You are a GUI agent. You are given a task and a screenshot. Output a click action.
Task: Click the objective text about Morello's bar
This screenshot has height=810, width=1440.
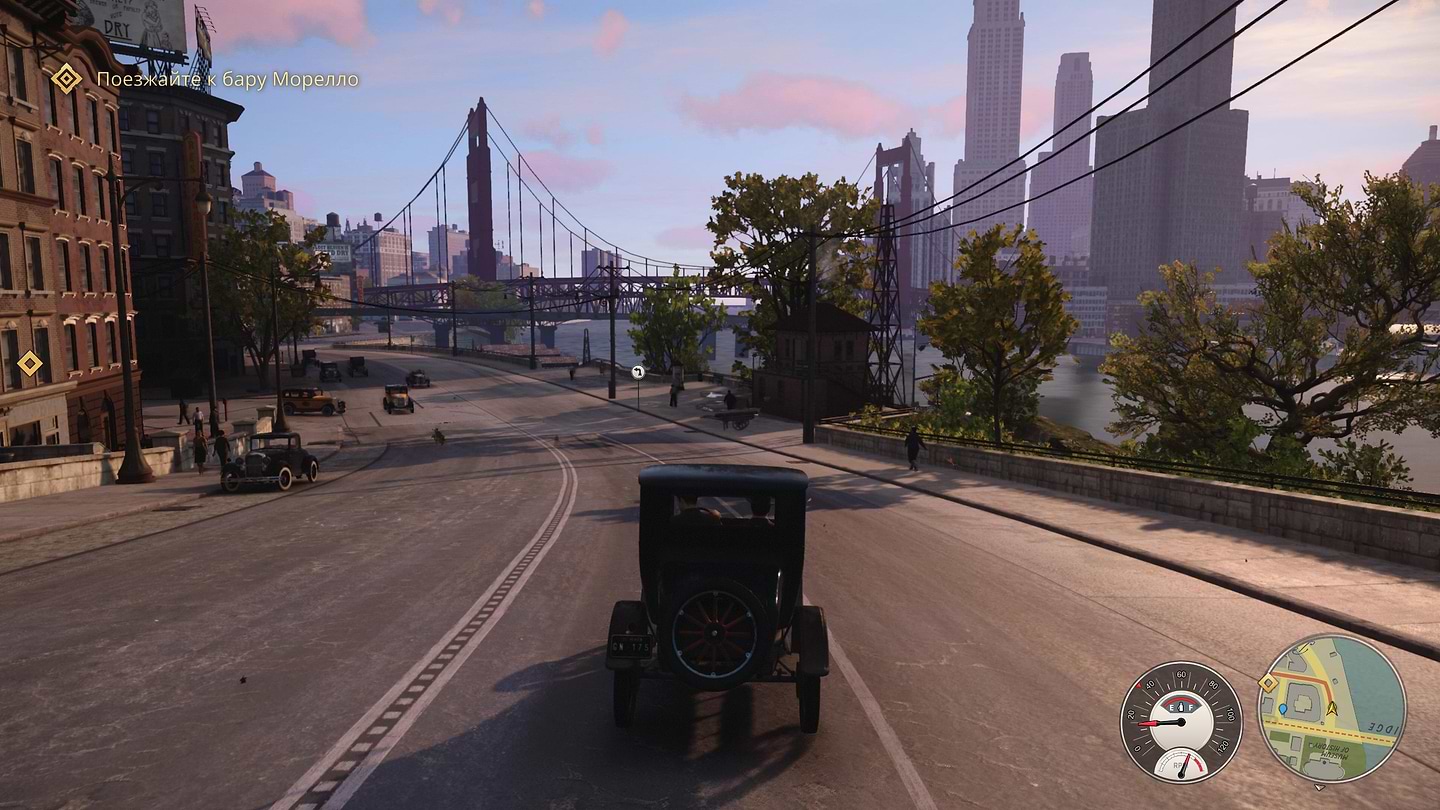(x=227, y=79)
